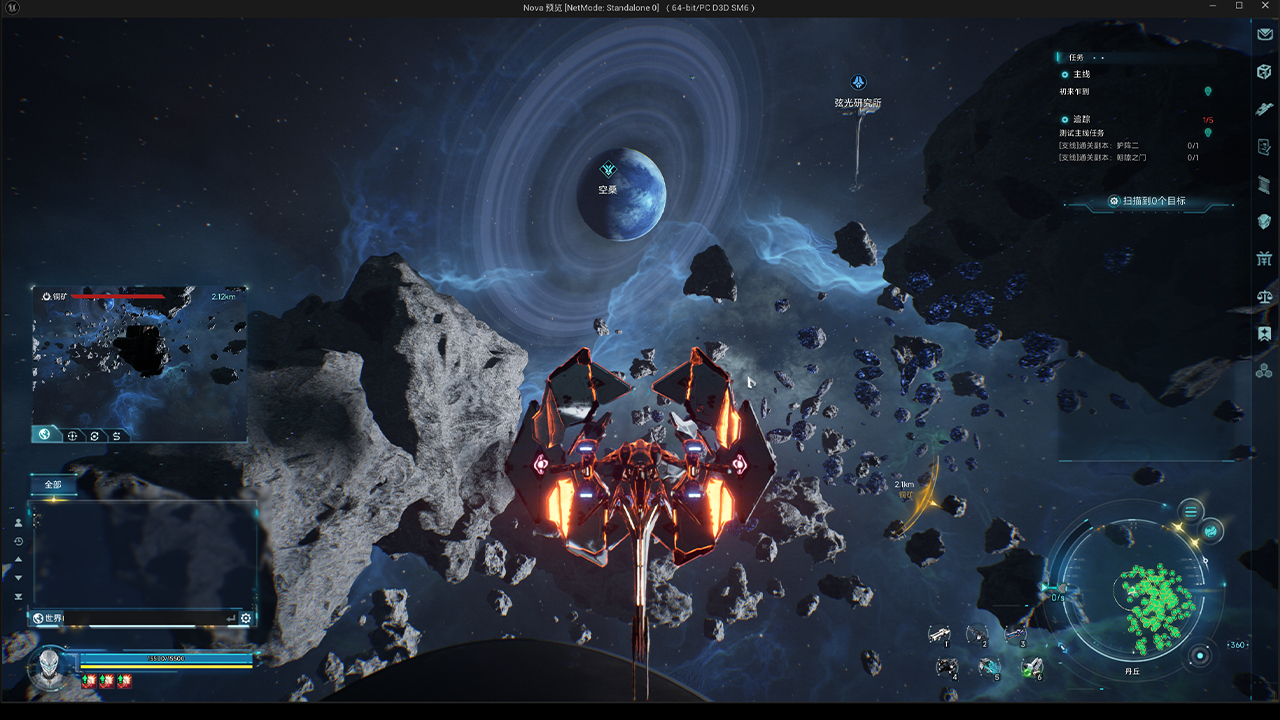Open the scales trade icon
Image resolution: width=1280 pixels, height=720 pixels.
[1264, 297]
